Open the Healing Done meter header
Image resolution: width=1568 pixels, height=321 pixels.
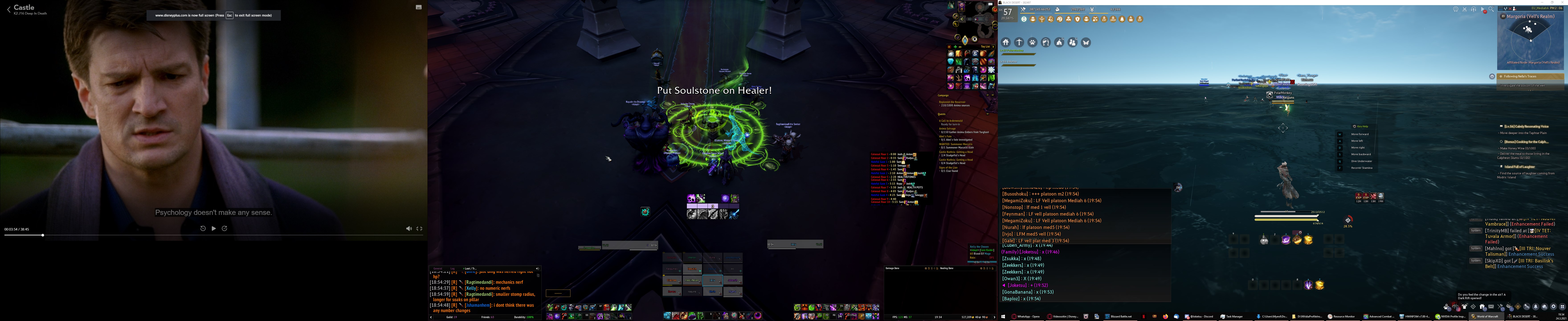947,268
